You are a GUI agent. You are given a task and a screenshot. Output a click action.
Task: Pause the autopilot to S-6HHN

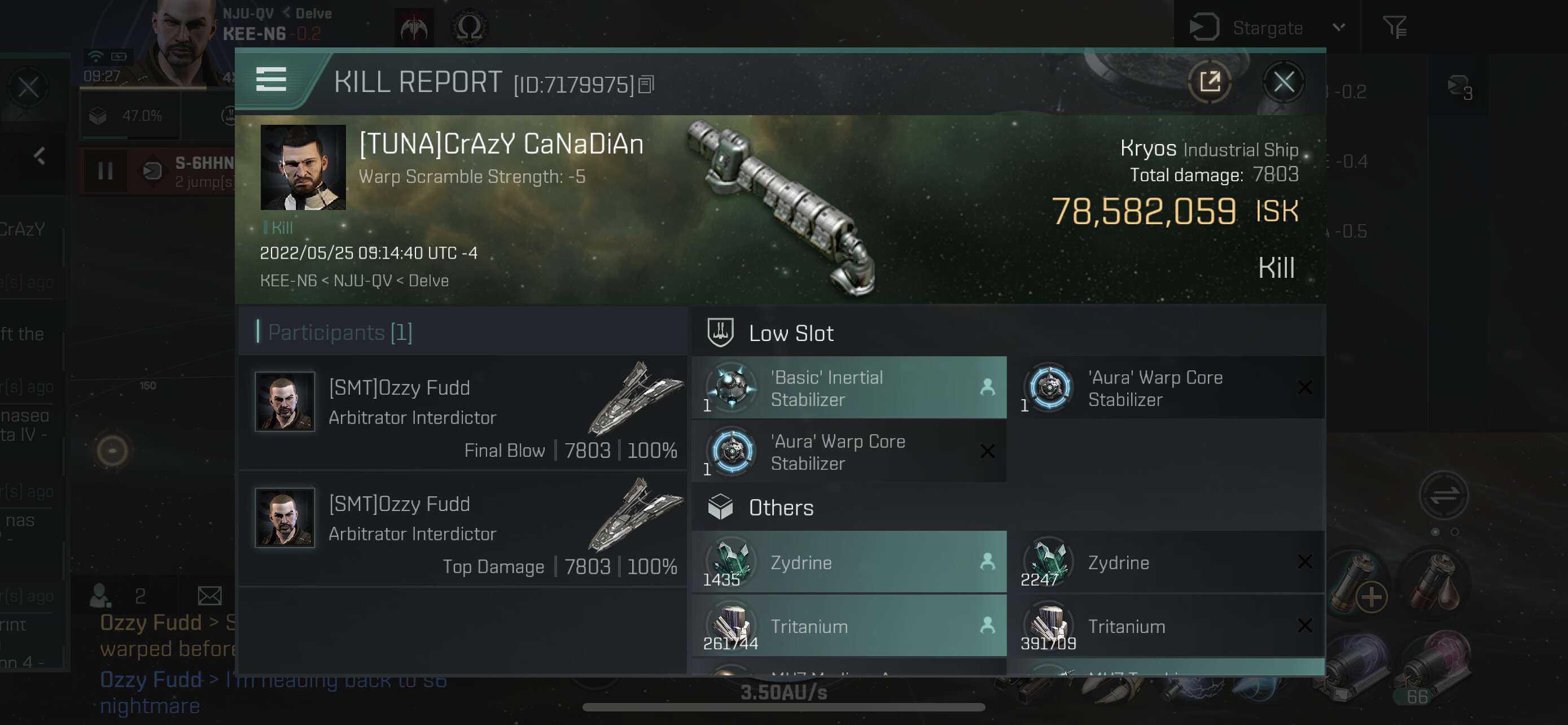106,171
